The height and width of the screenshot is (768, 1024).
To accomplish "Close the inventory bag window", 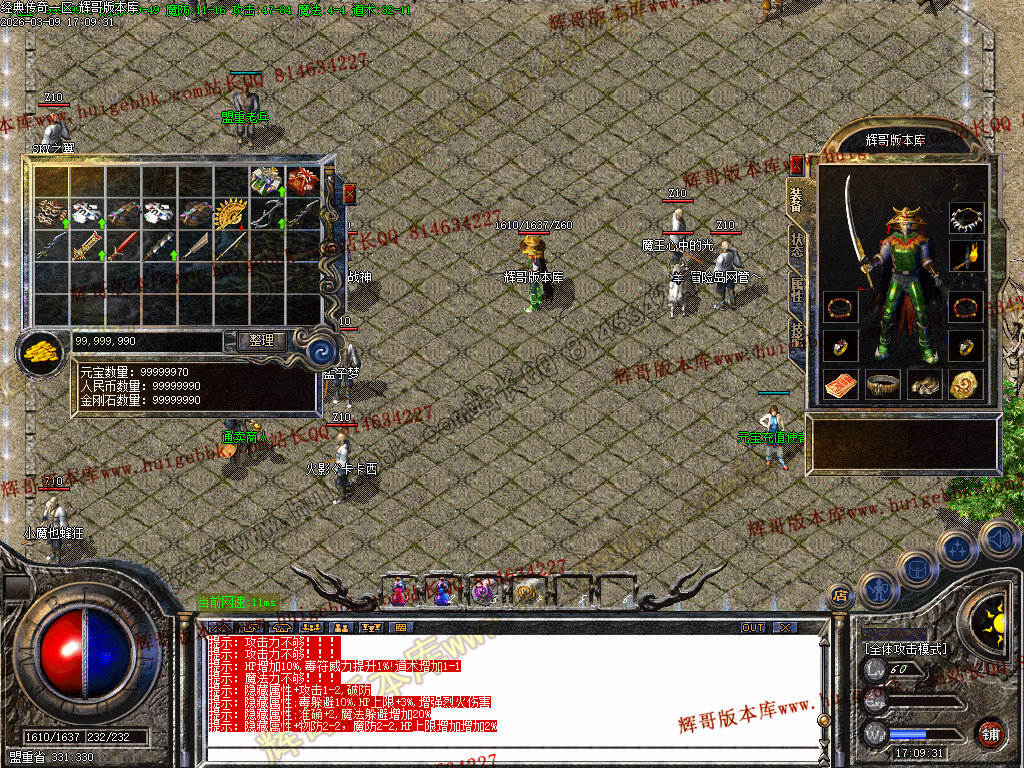I will [350, 193].
